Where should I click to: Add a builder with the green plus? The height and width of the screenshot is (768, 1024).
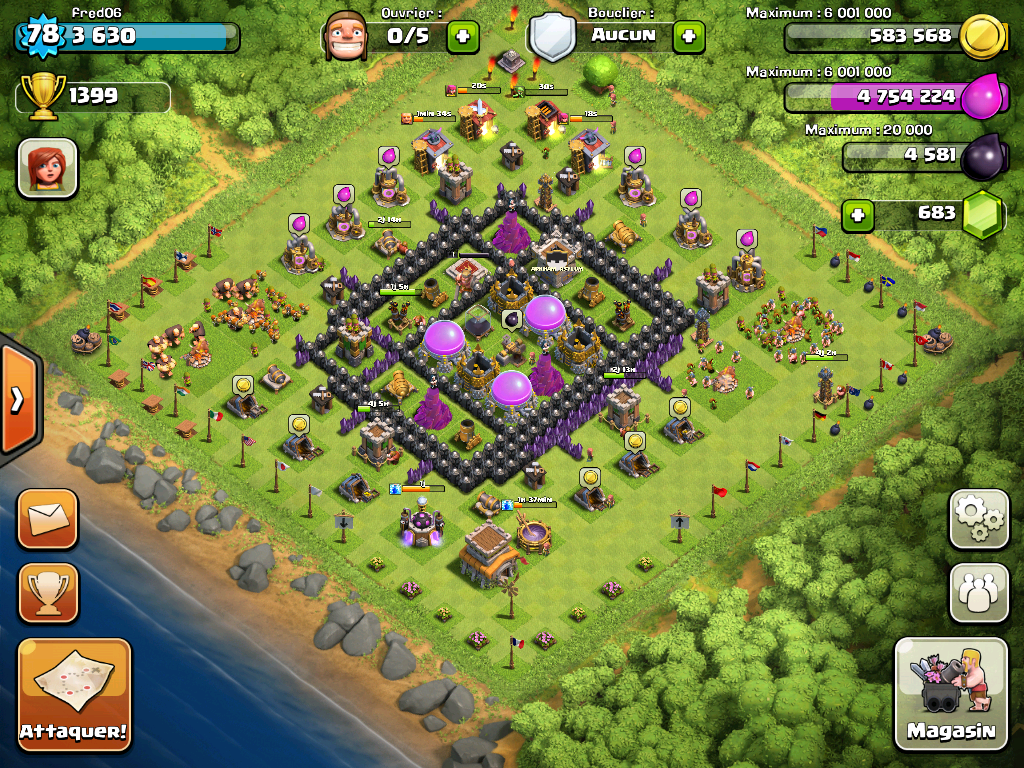tap(462, 37)
